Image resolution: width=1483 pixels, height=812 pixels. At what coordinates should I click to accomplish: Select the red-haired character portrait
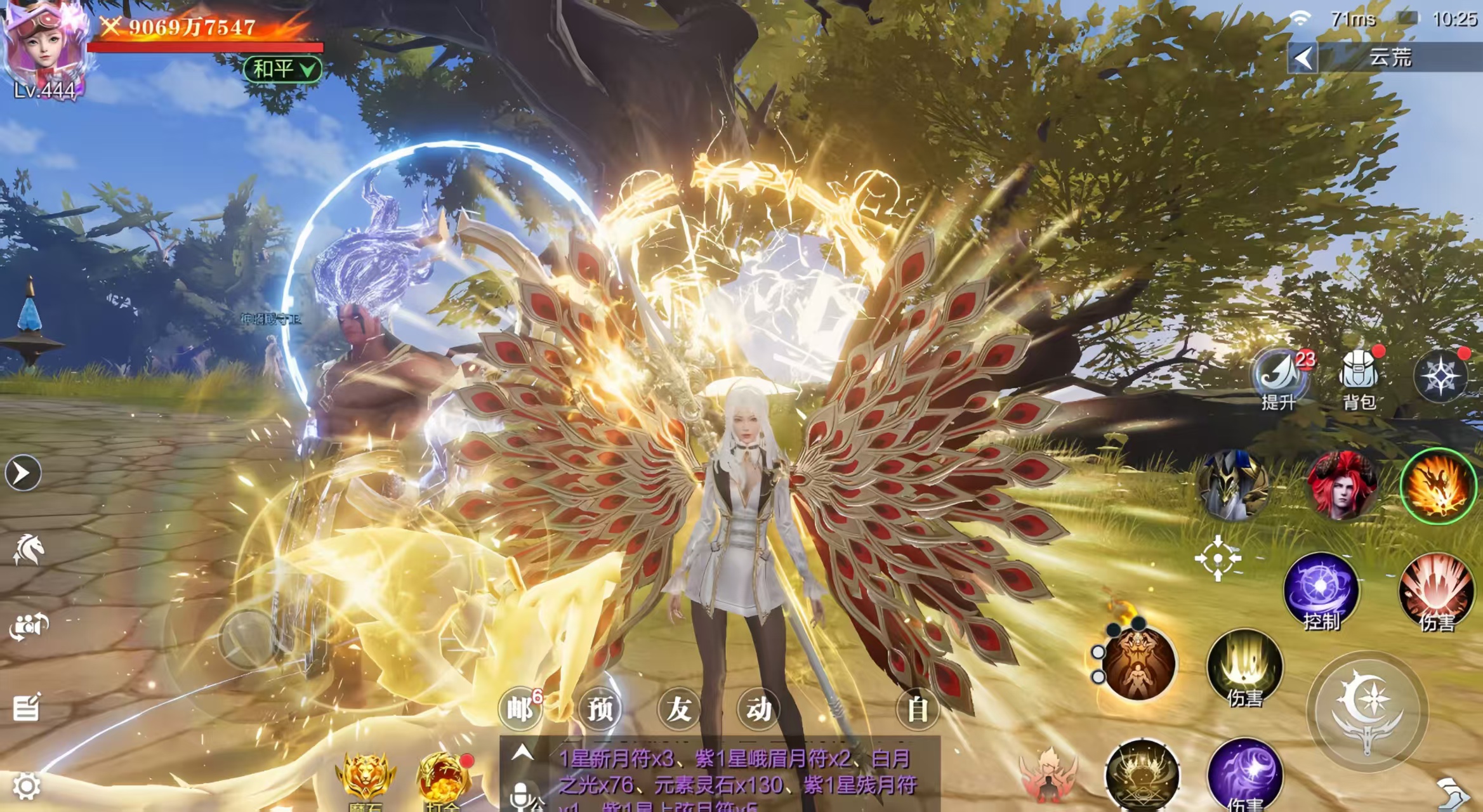1341,487
